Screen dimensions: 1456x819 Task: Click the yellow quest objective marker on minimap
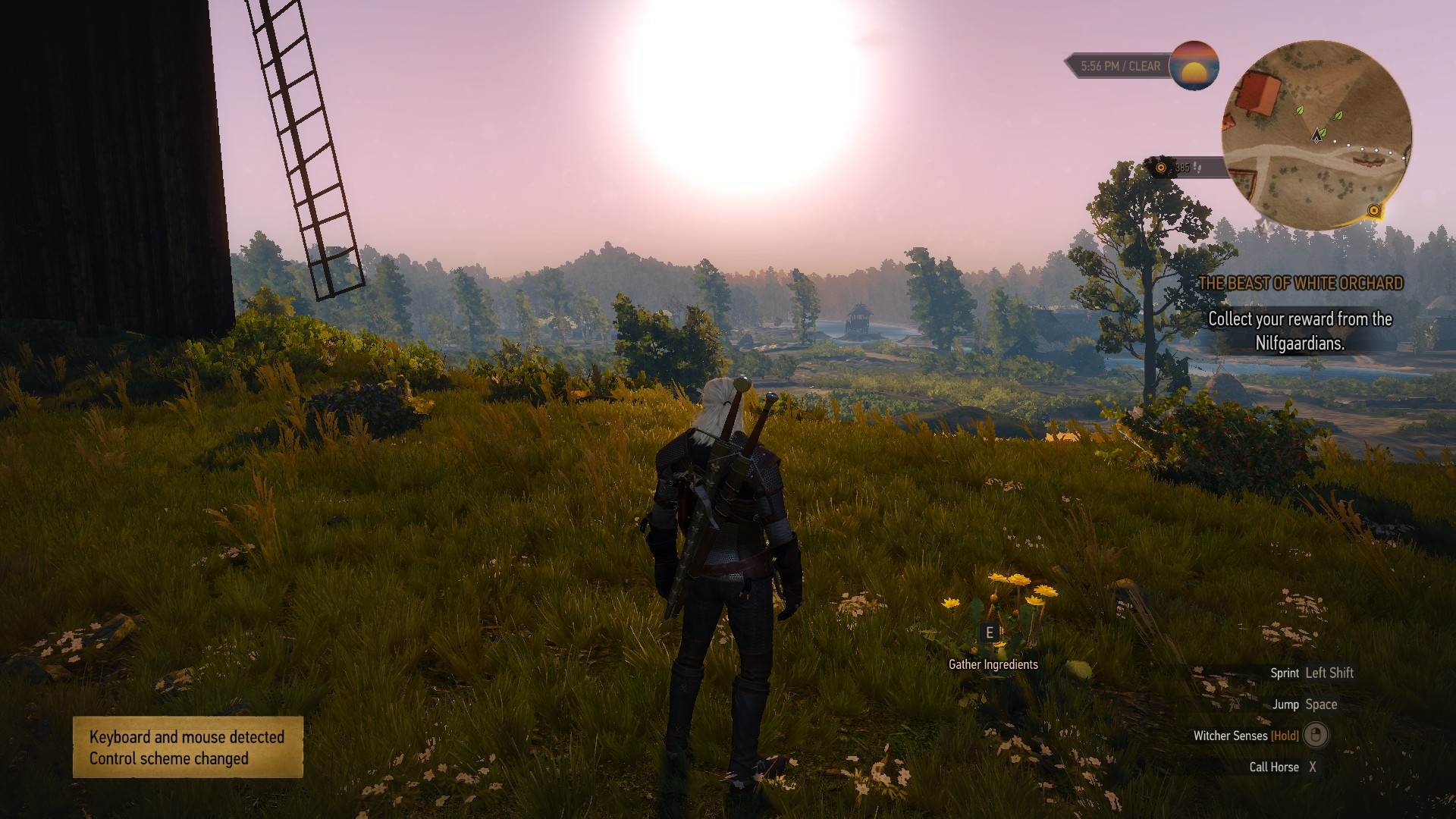(1374, 210)
